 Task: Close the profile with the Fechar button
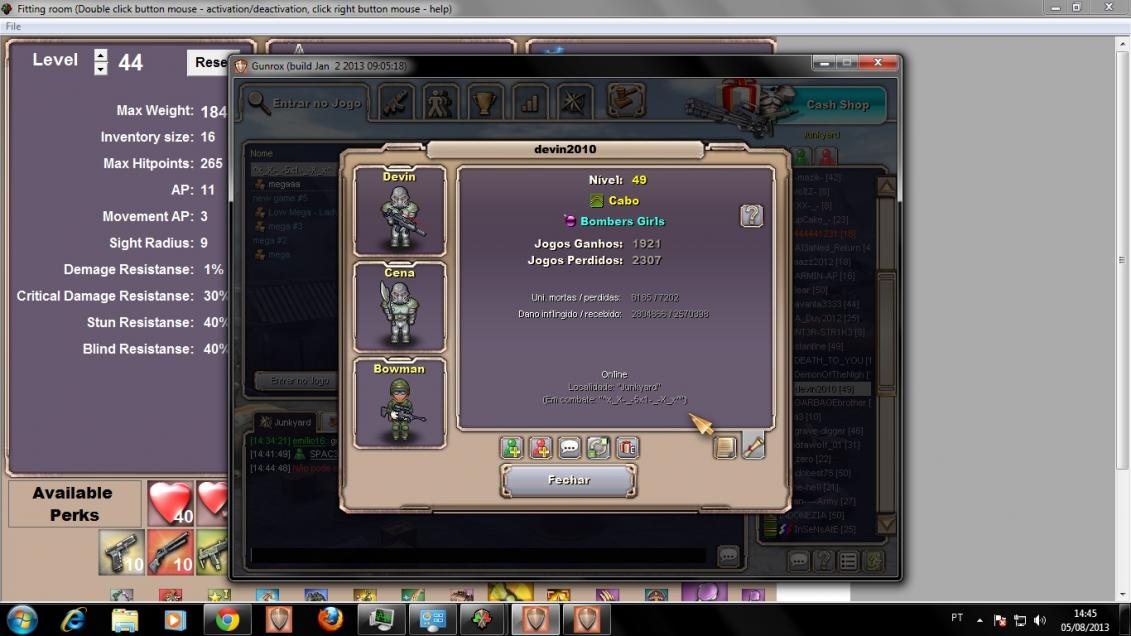click(x=568, y=480)
